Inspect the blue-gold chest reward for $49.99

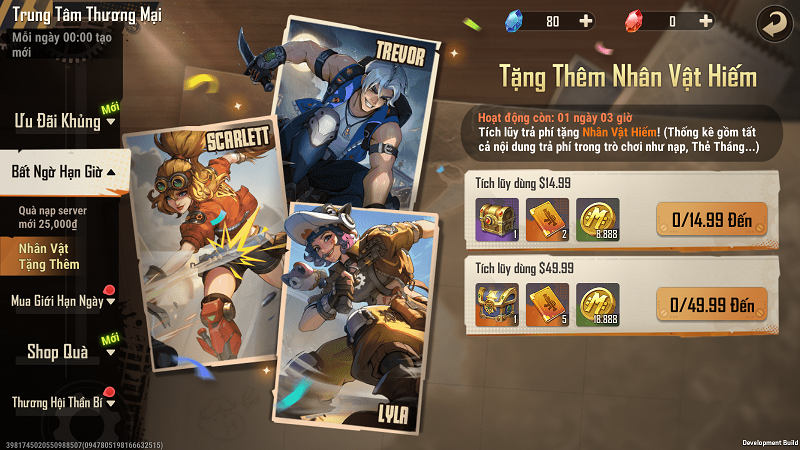point(496,304)
